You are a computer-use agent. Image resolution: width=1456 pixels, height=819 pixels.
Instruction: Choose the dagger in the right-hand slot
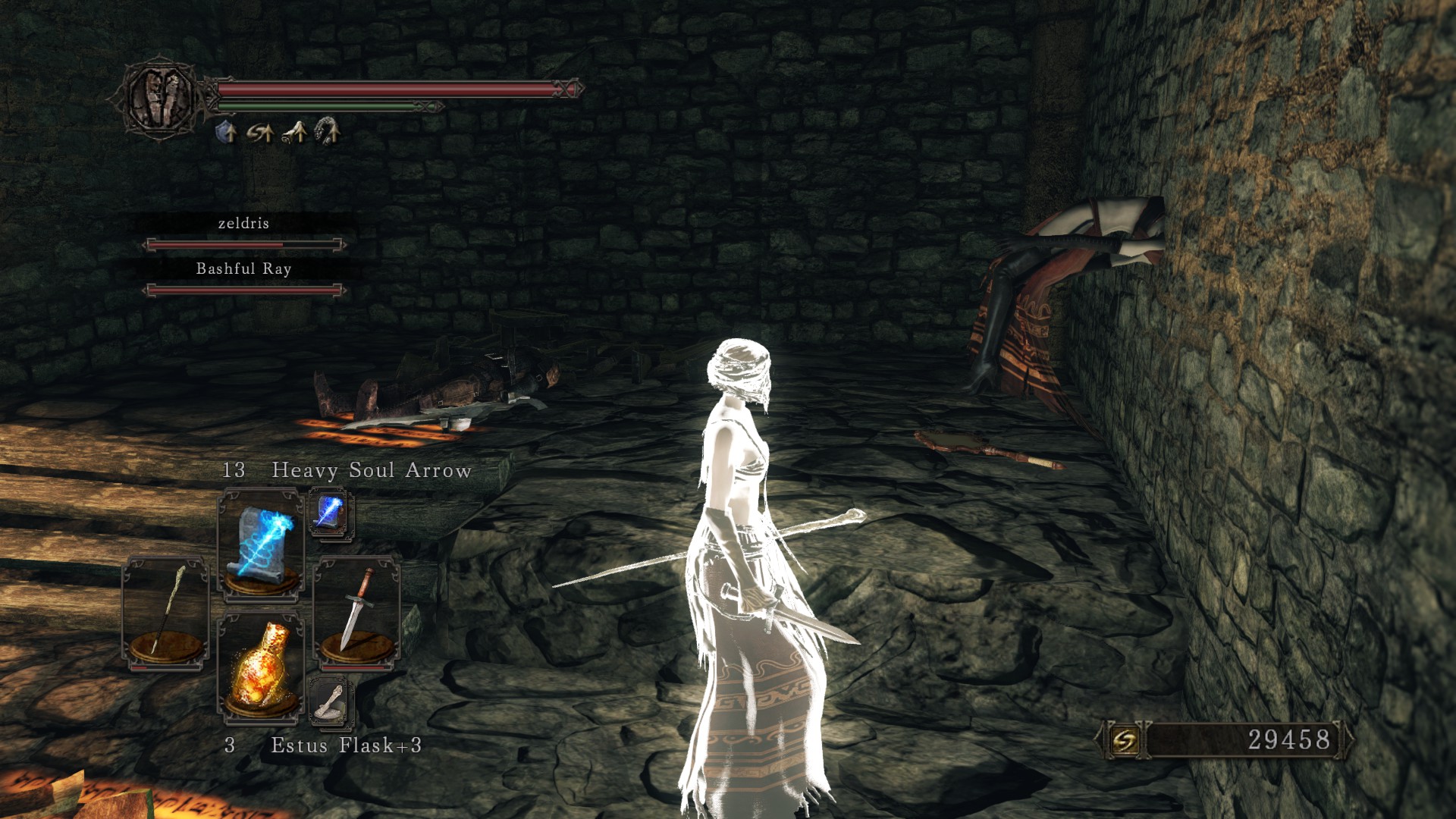pyautogui.click(x=356, y=613)
